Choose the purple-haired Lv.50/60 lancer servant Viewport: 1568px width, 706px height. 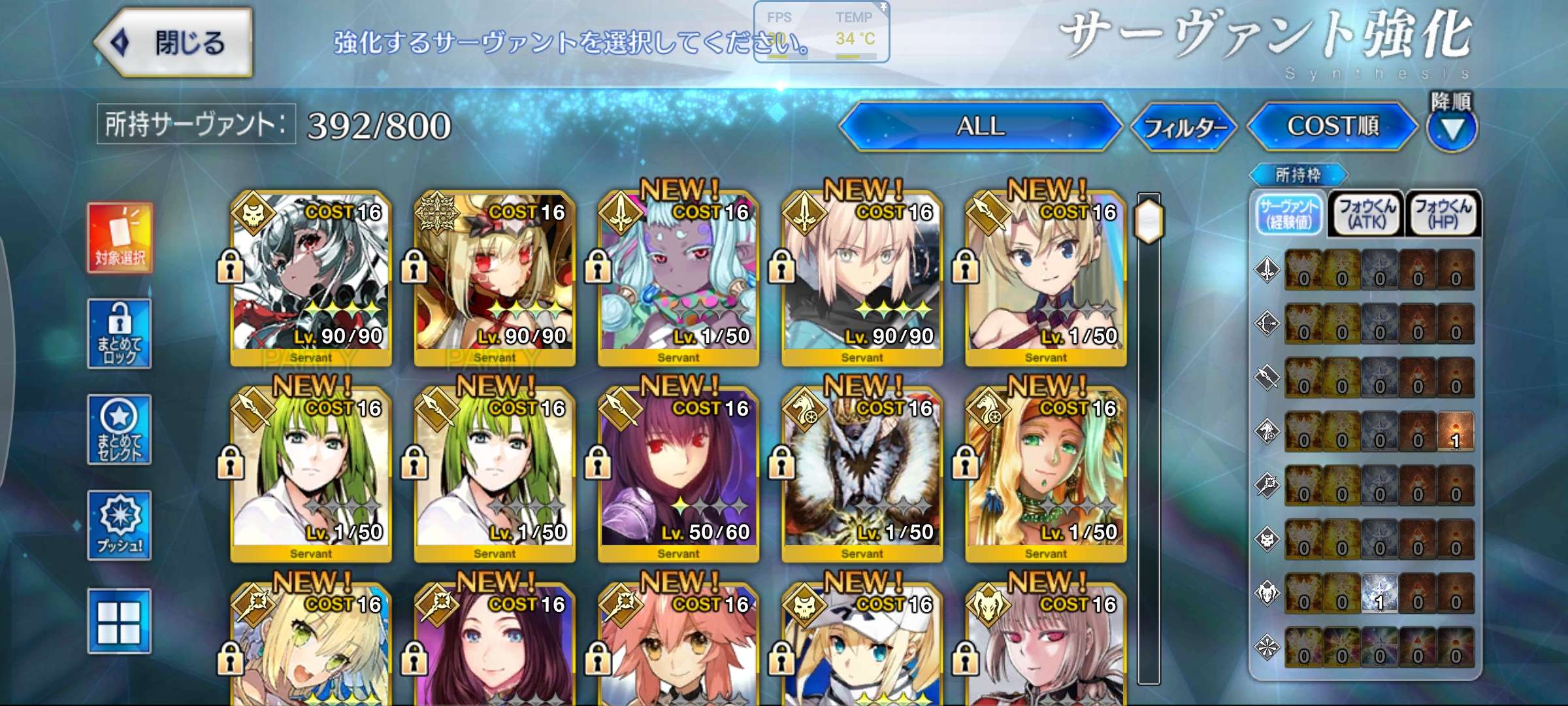(678, 474)
